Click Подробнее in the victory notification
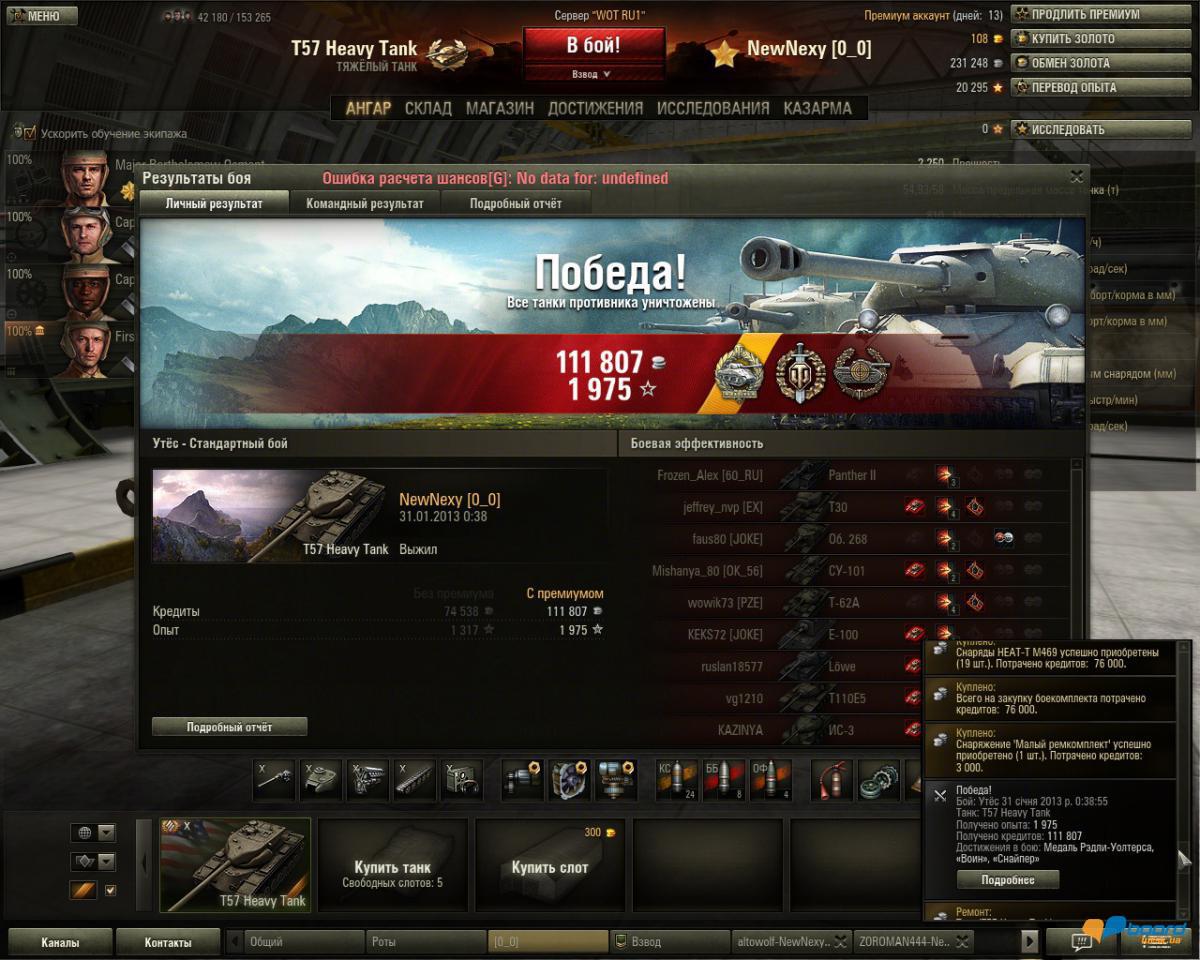The width and height of the screenshot is (1200, 960). [1007, 880]
